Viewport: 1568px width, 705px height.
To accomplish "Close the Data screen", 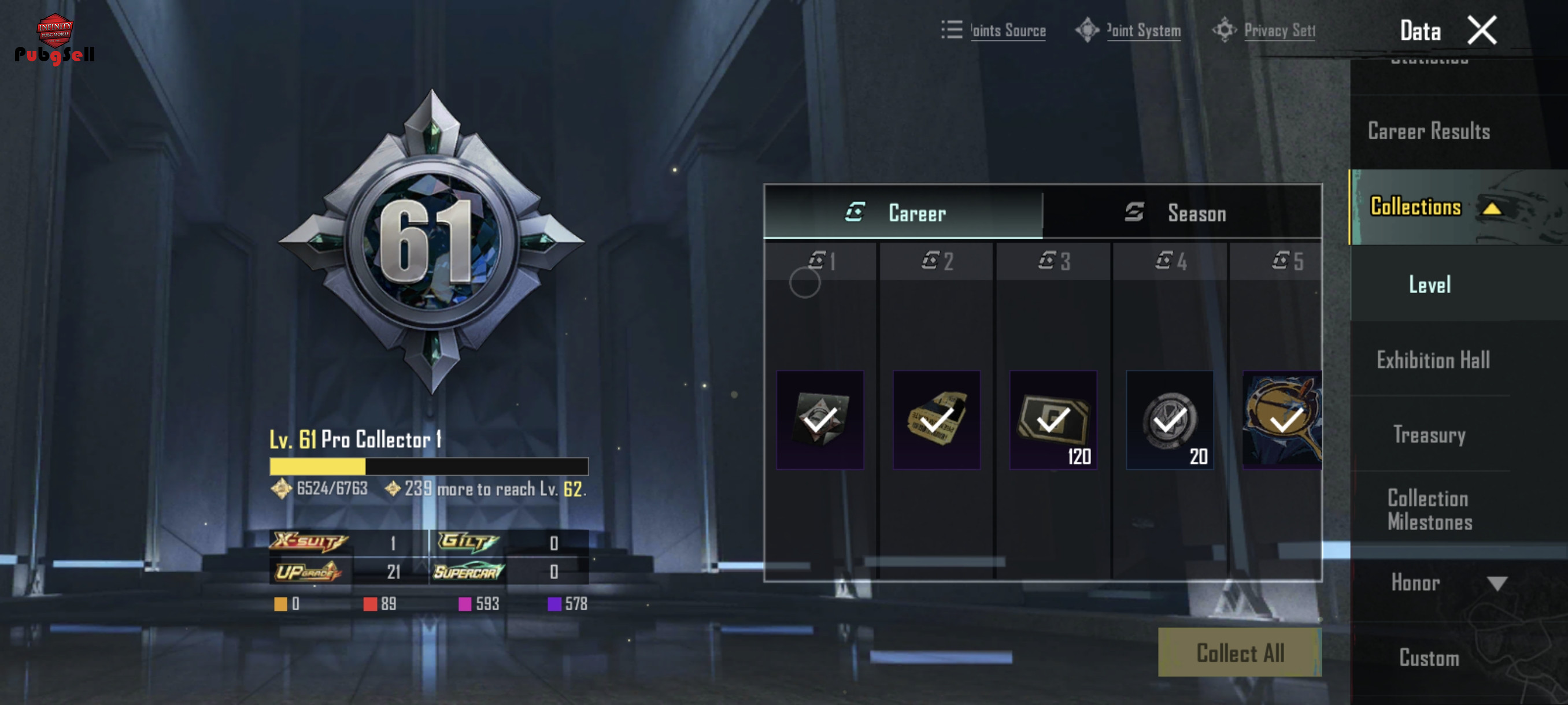I will click(1481, 31).
